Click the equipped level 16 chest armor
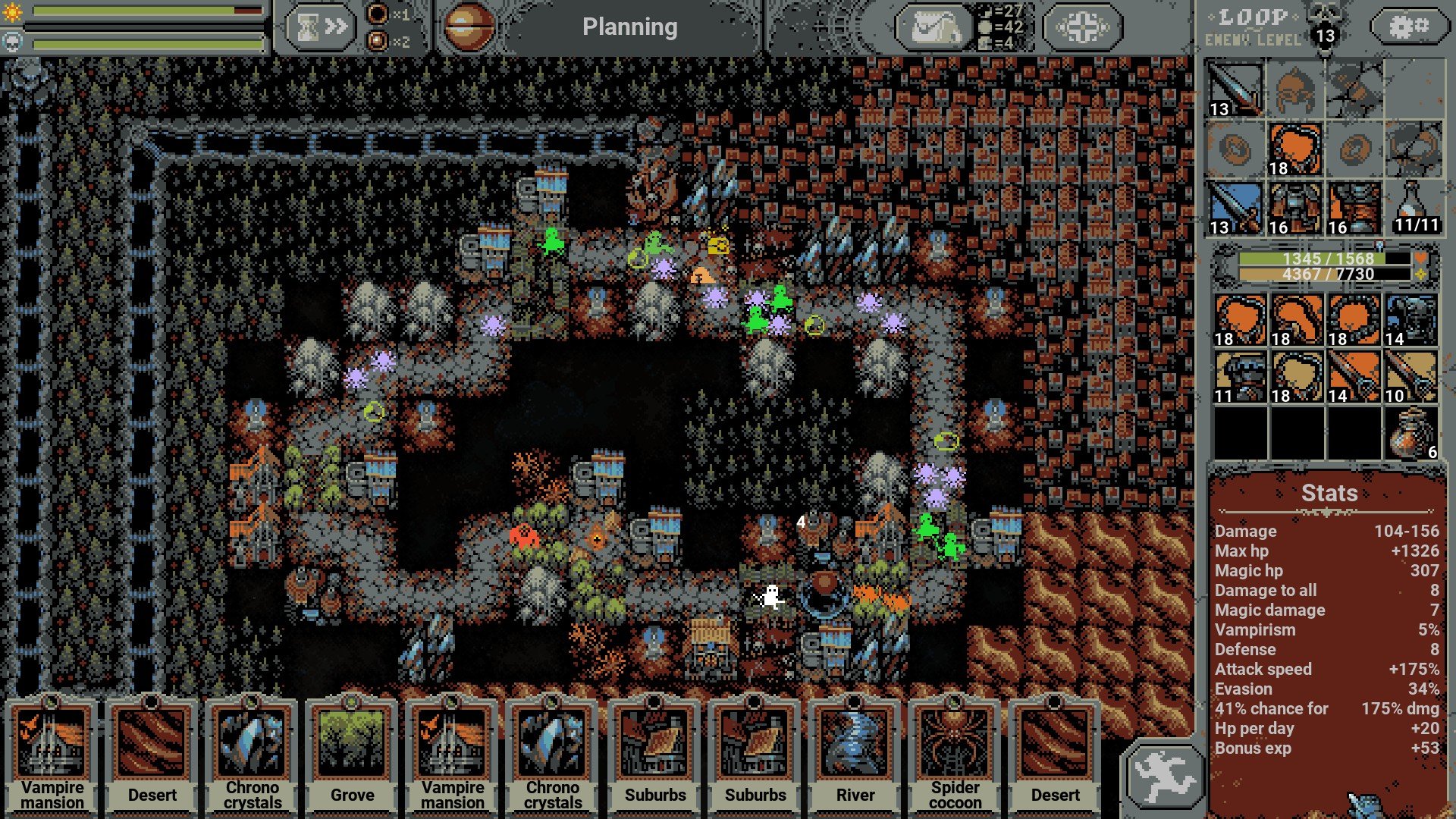This screenshot has width=1456, height=819. pos(1294,208)
